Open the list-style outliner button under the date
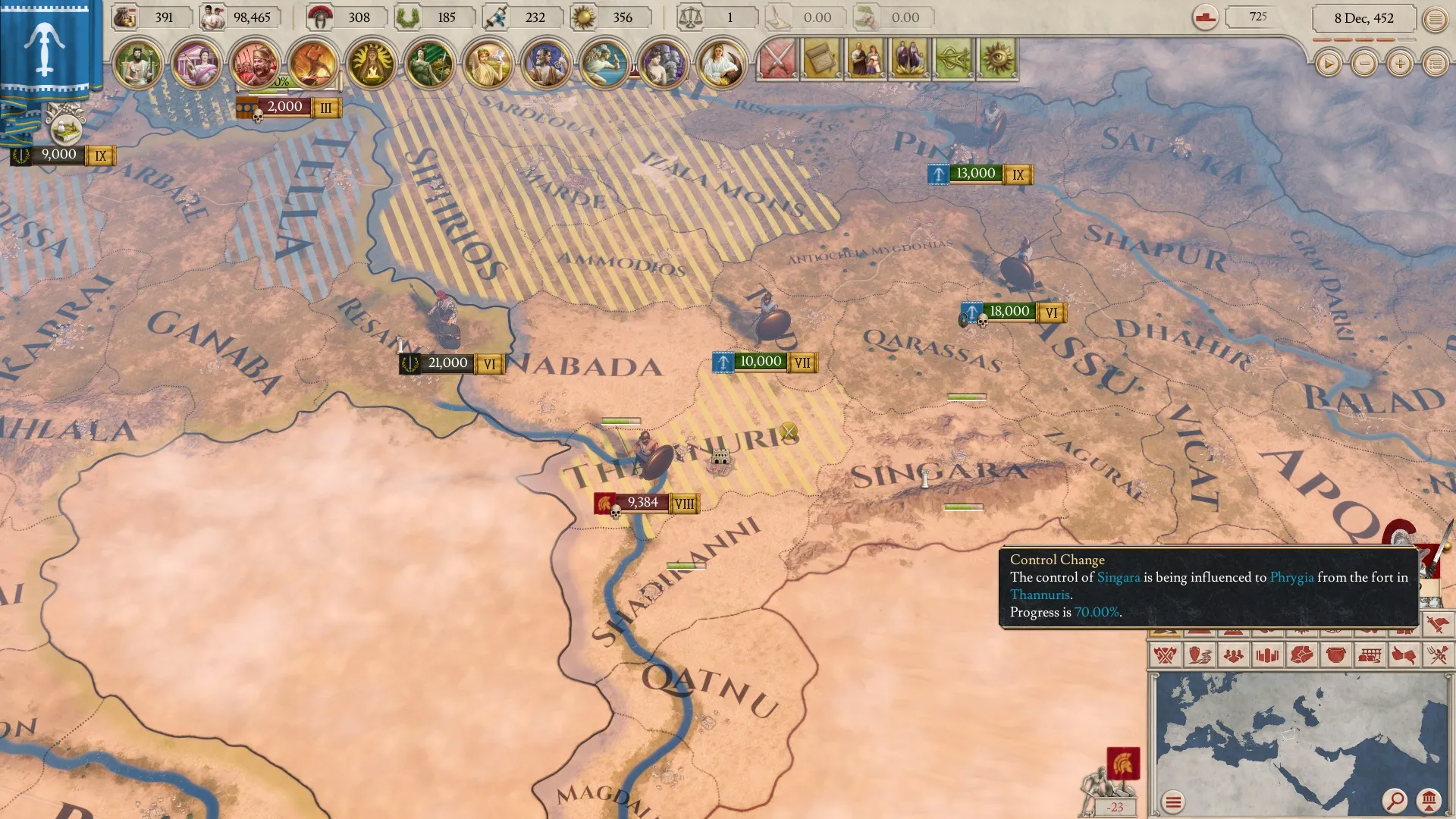The image size is (1456, 819). [x=1435, y=64]
